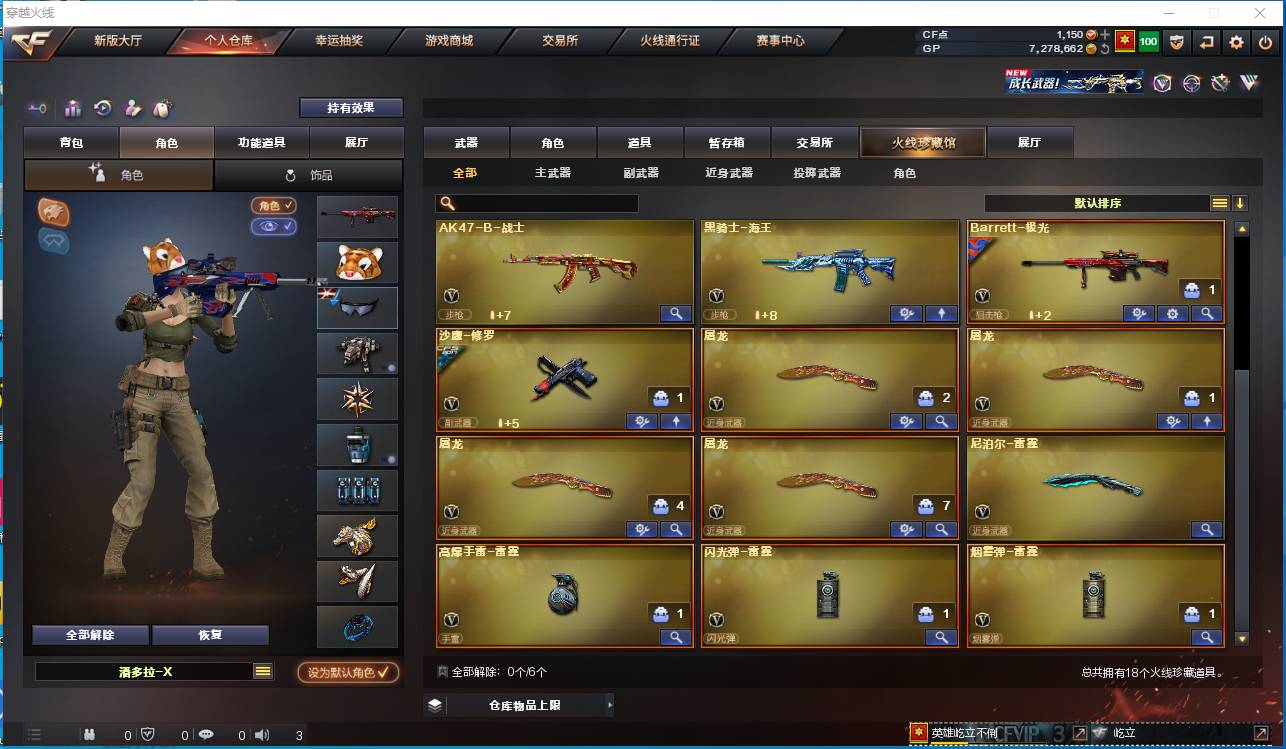Enable the 设为默认角色 checkmark option
Viewport: 1286px width, 749px height.
point(349,672)
